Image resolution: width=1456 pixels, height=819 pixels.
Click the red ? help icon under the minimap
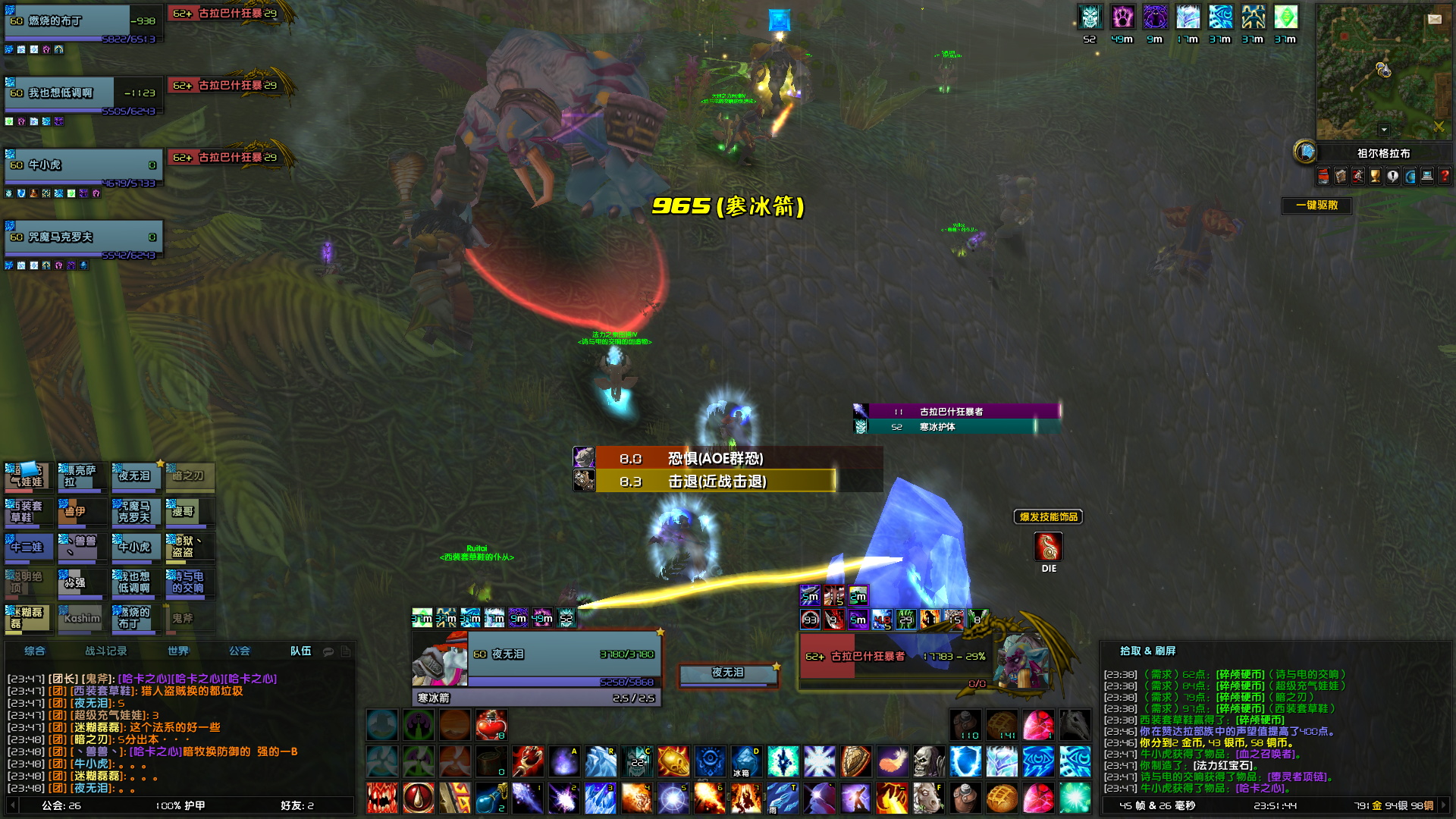tap(1443, 177)
